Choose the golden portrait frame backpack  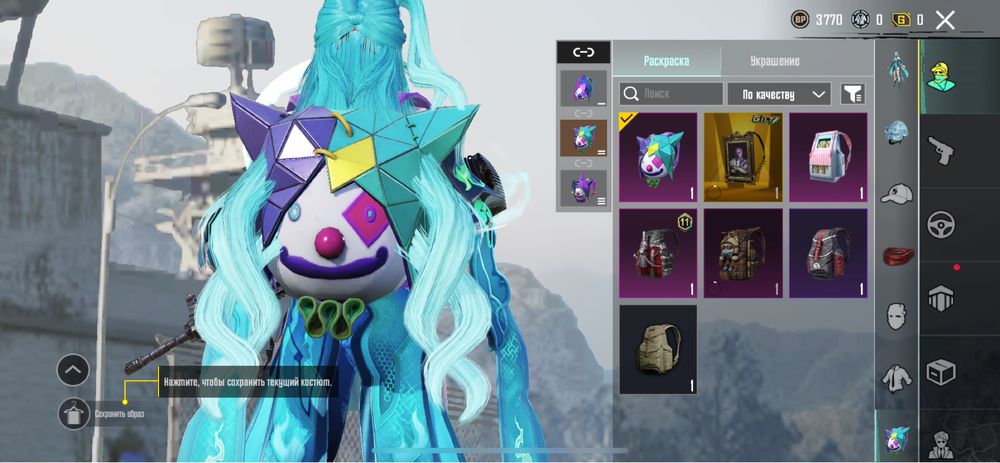pos(743,157)
